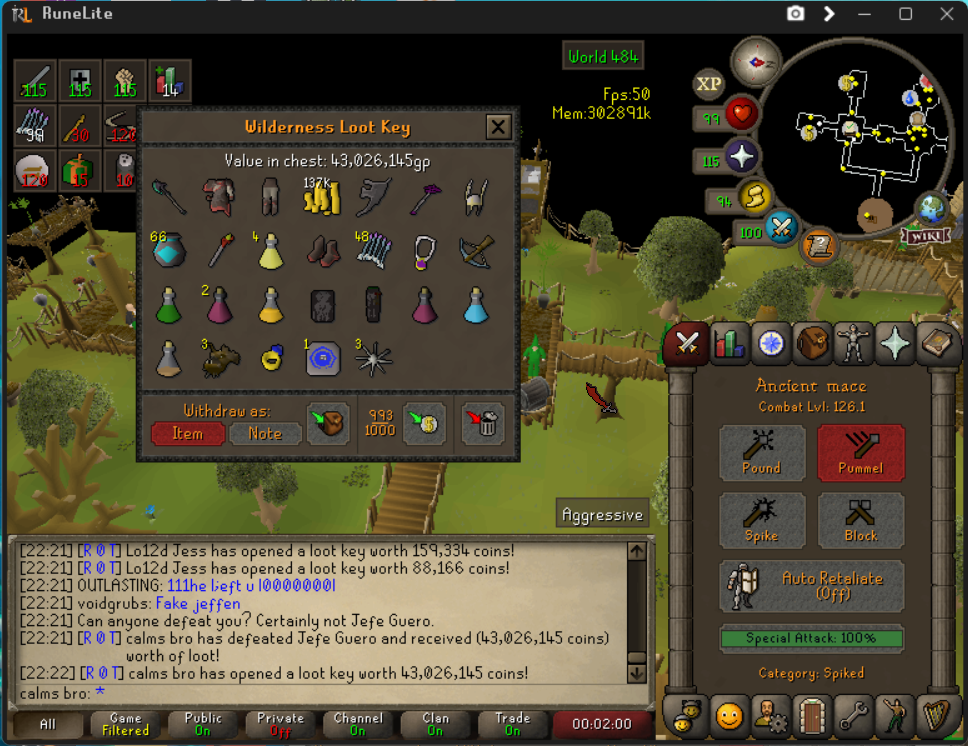Viewport: 968px width, 746px height.
Task: Activate the quick-prayers orb
Action: (741, 158)
